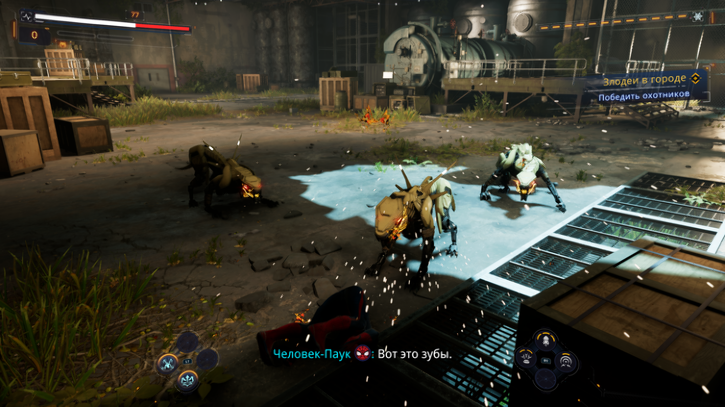Trigger the bottom ability in the ability cluster
Screen dimensions: 725x407
click(187, 380)
